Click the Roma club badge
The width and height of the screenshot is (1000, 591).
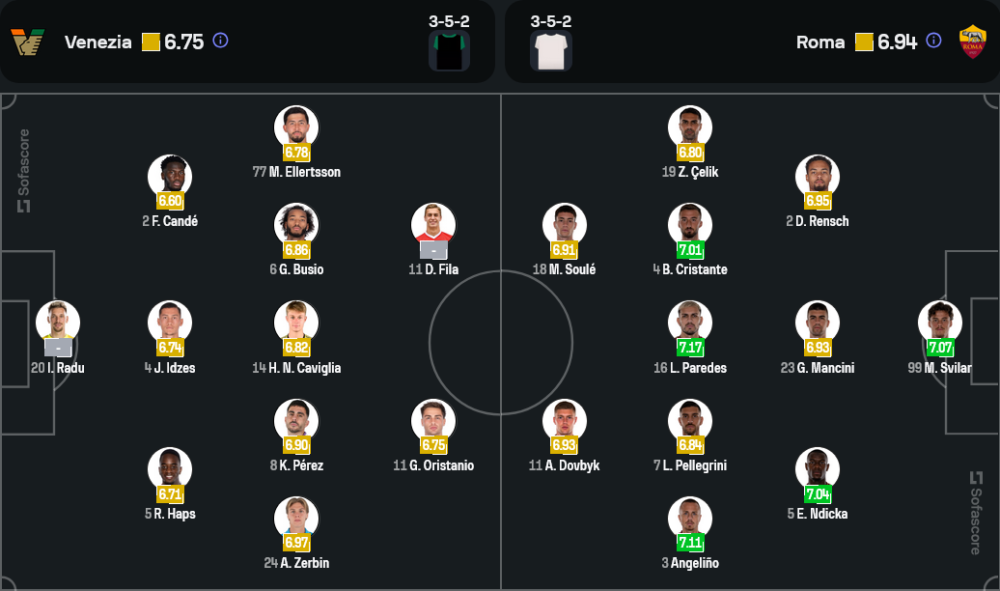(972, 41)
